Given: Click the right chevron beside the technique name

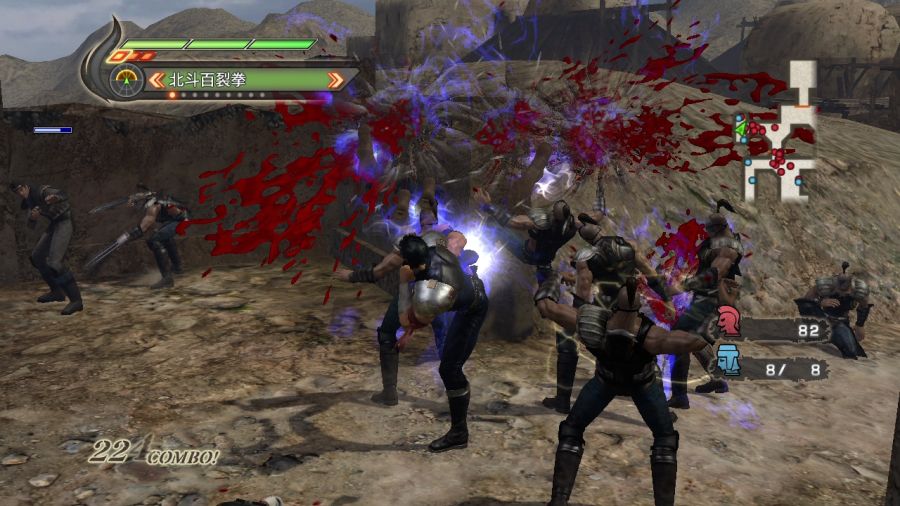Looking at the screenshot, I should (335, 79).
